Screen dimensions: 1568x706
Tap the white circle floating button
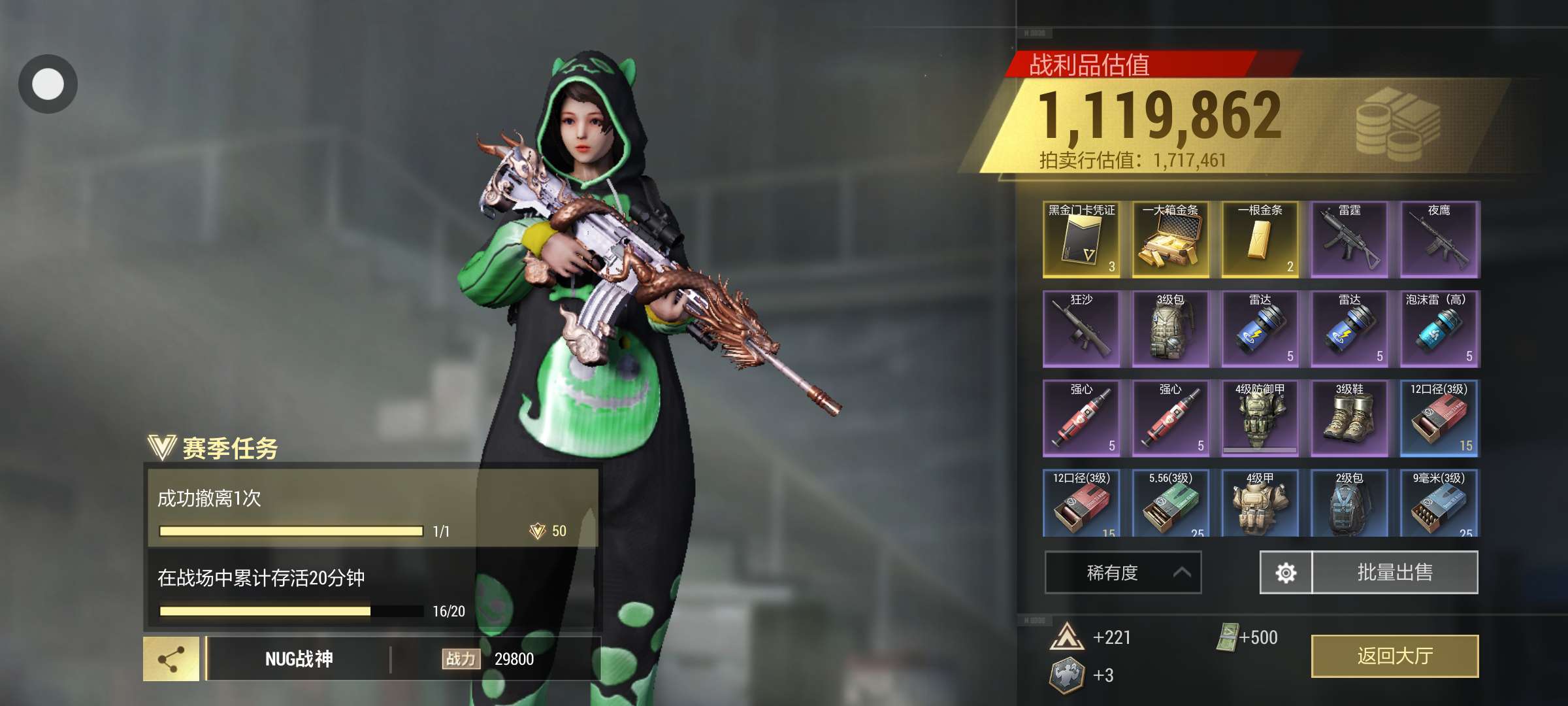48,84
